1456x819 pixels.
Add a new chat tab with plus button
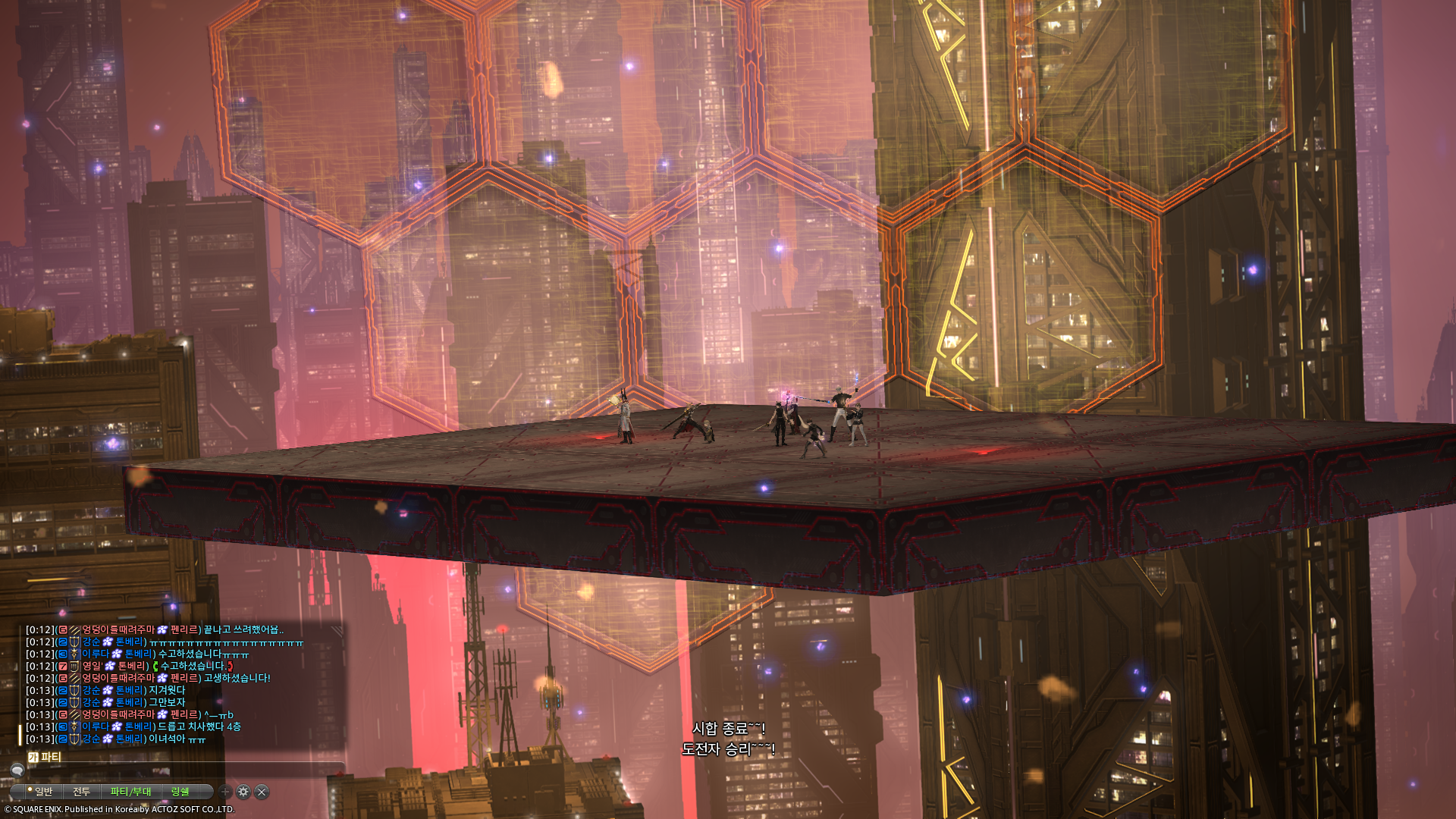point(225,792)
